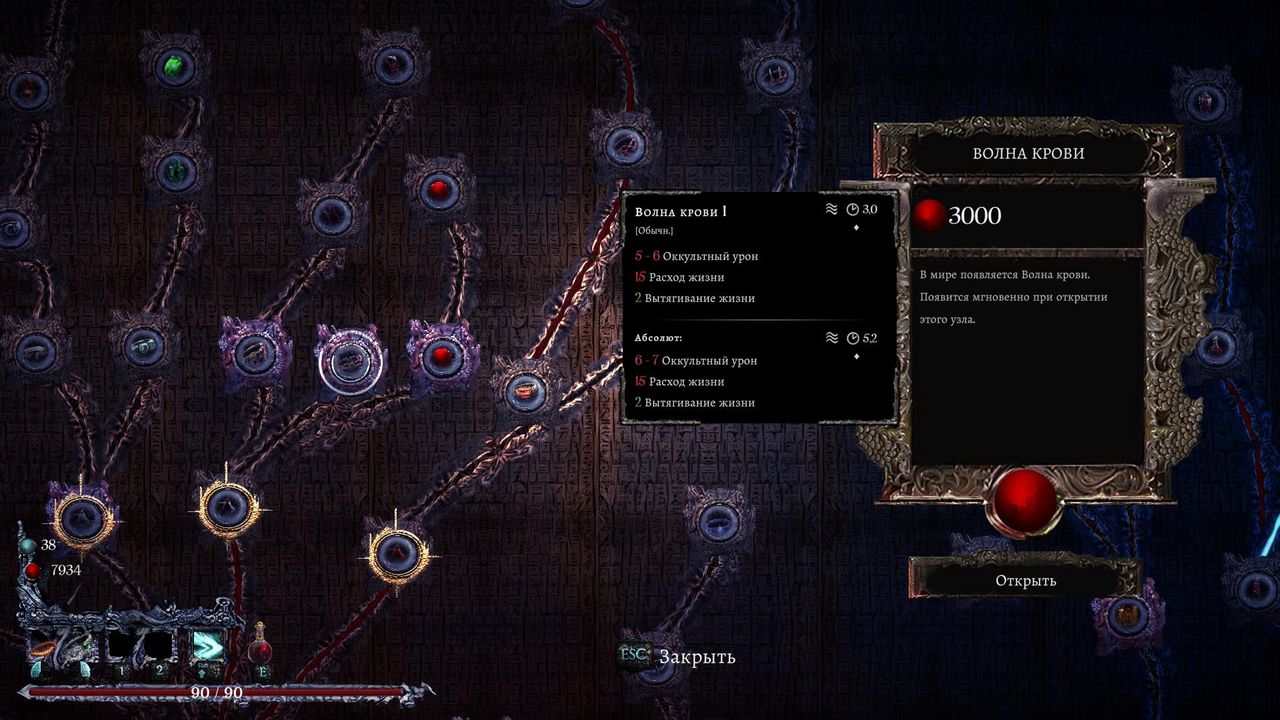1280x720 pixels.
Task: Select the node highlighted with a white ring
Action: tap(350, 362)
